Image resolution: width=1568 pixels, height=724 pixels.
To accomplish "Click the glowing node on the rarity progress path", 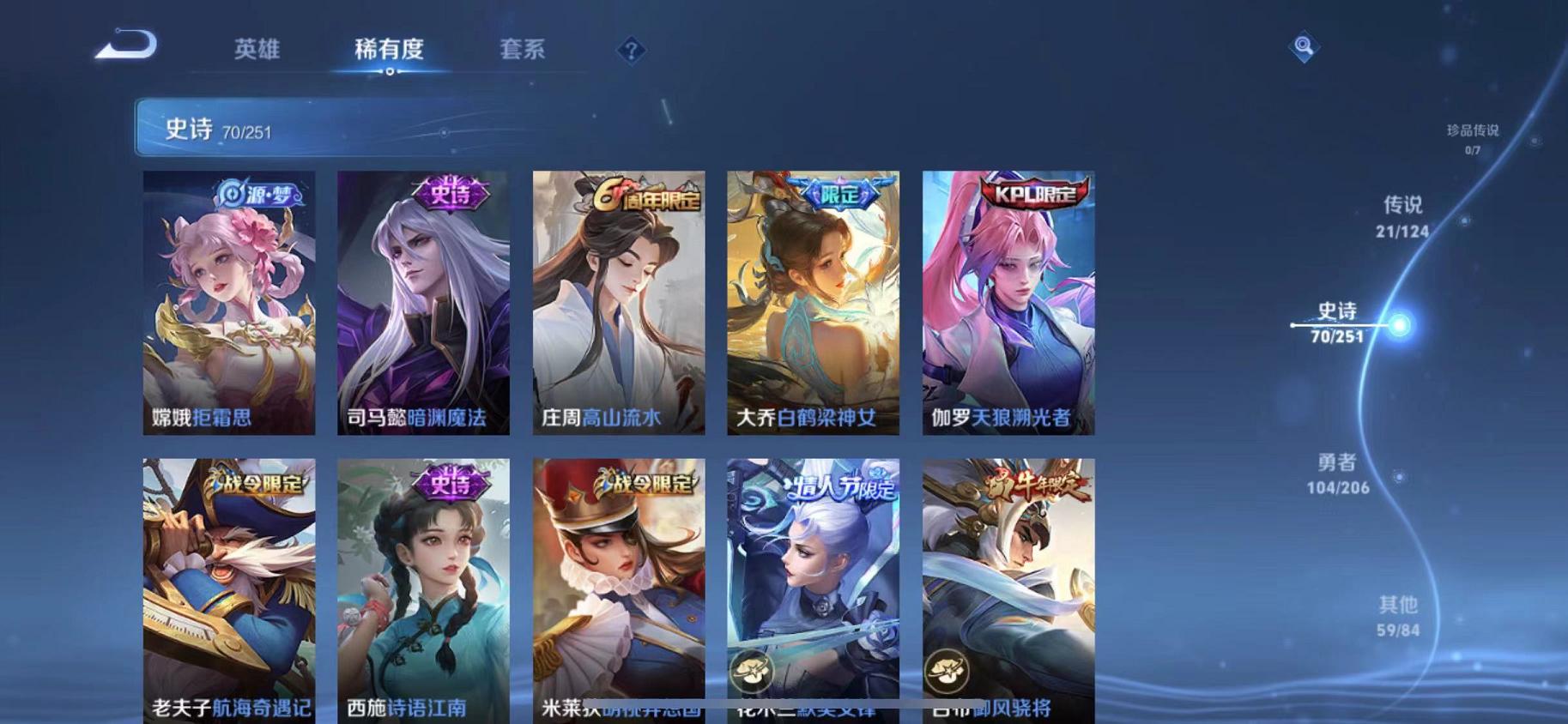I will [x=1402, y=326].
